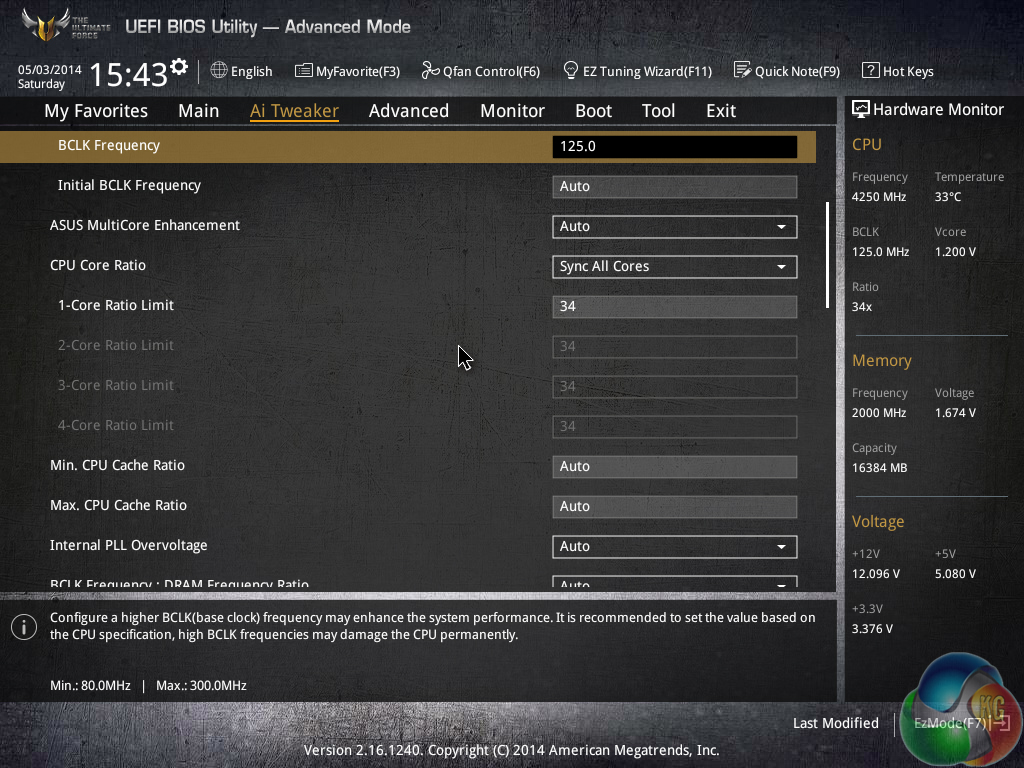Change the language from English
This screenshot has width=1024, height=768.
pos(241,71)
